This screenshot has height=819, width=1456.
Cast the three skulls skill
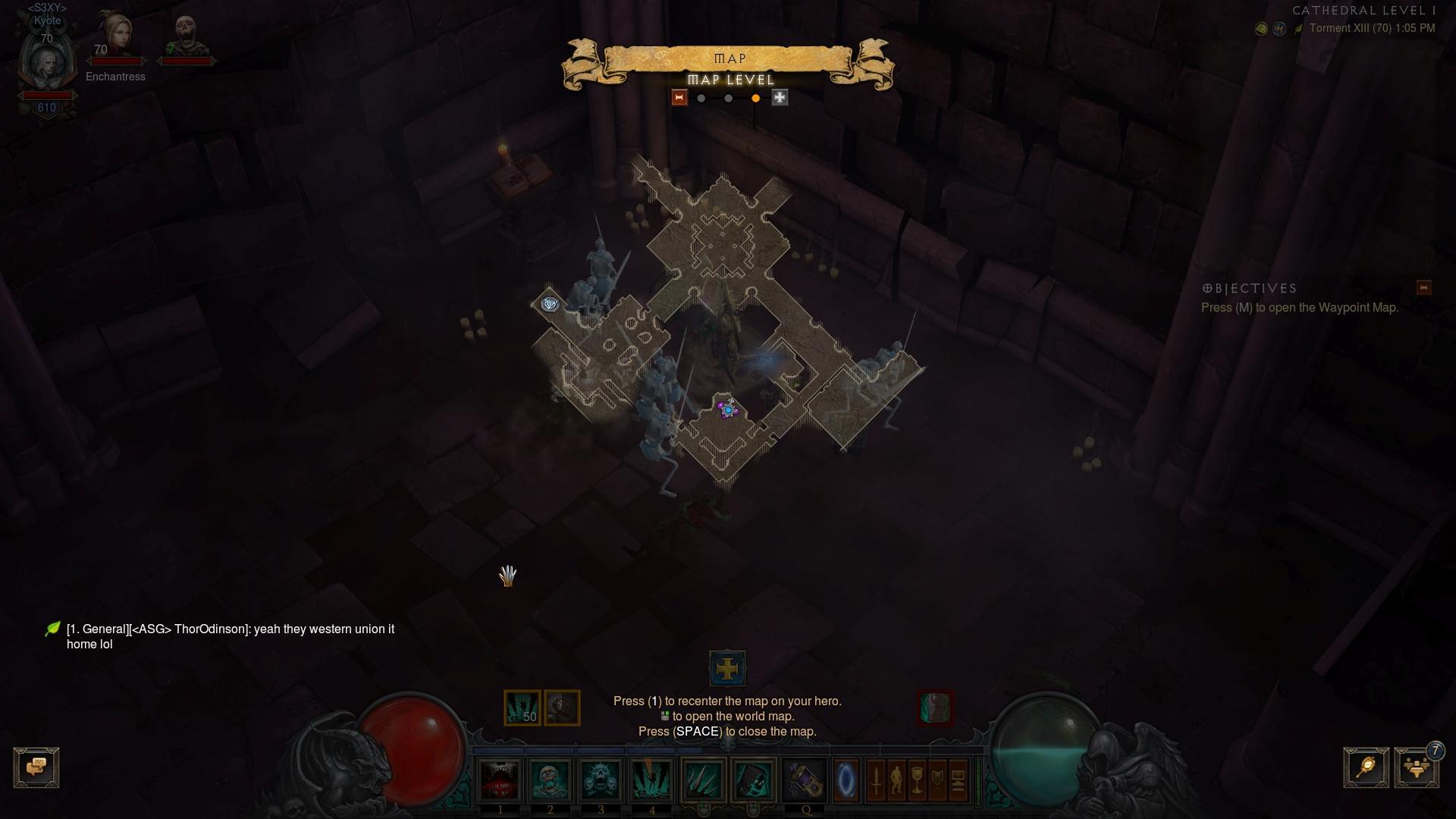coord(601,780)
